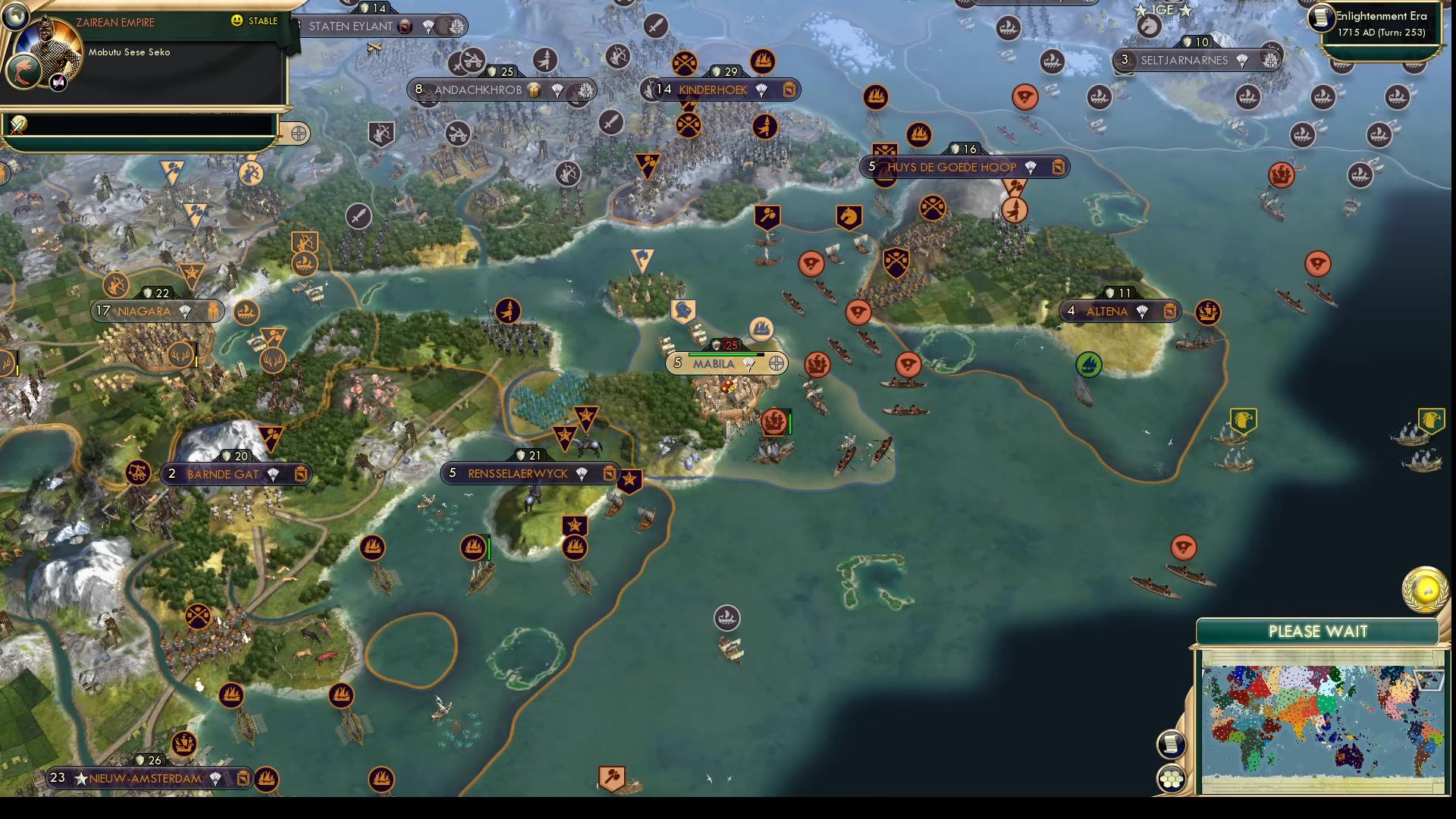Click the circular target reticle below the unit panel
This screenshot has width=1456, height=819.
[x=297, y=133]
